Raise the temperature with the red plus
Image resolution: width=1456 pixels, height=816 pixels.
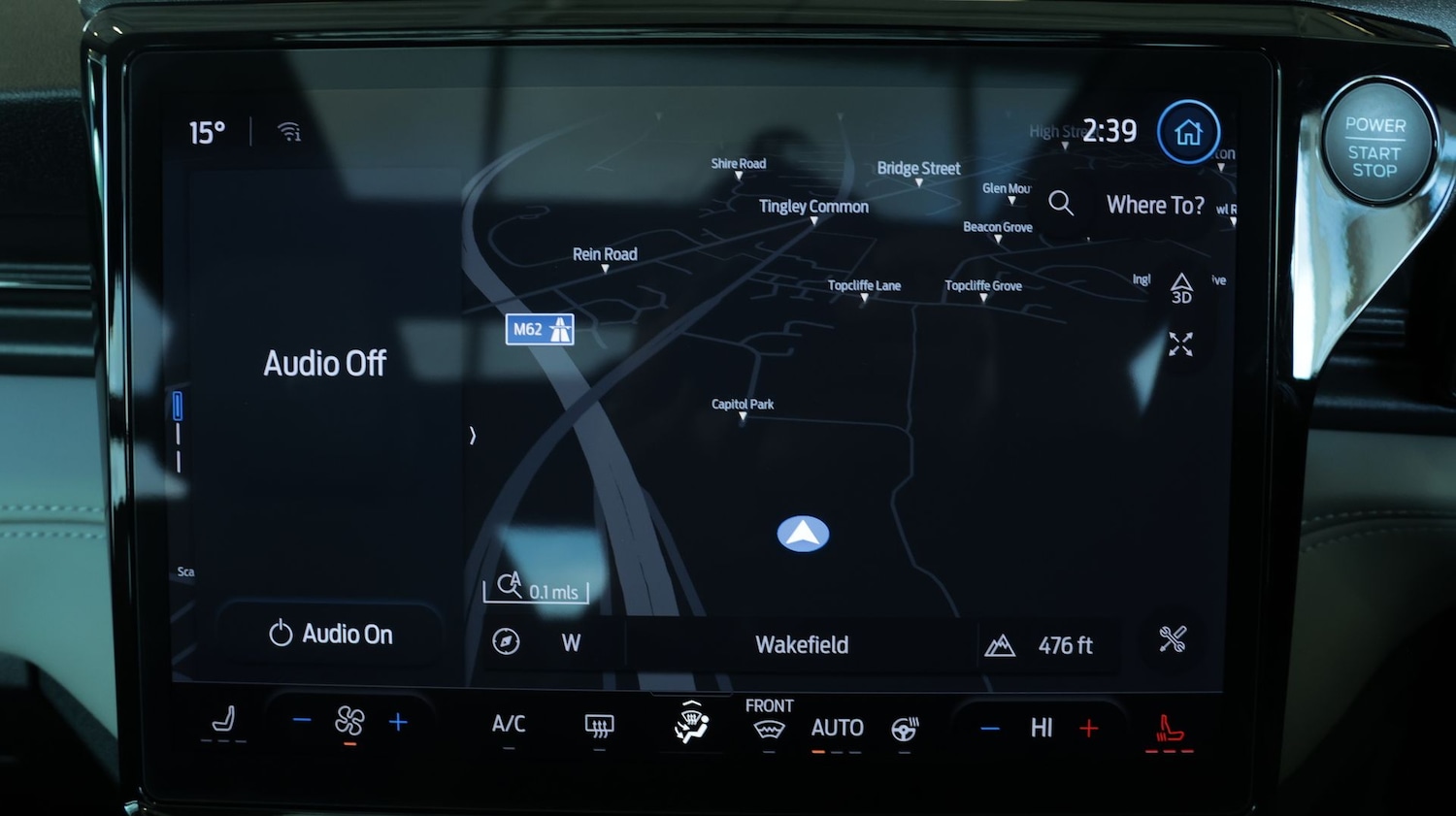pos(1089,728)
